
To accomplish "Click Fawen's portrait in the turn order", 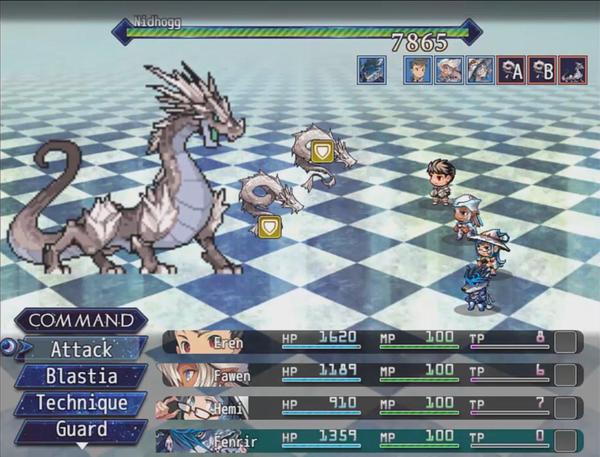I will tap(449, 69).
